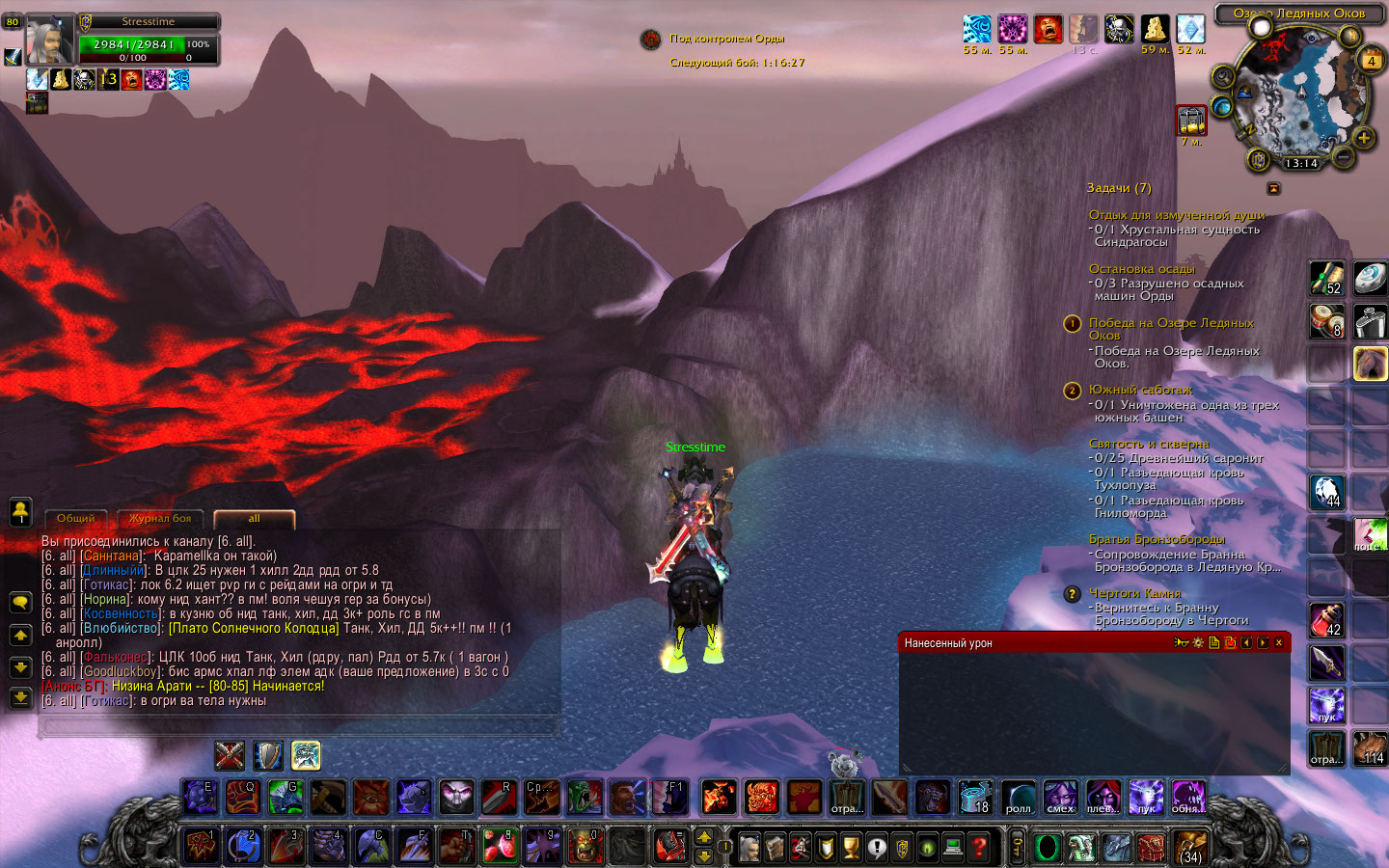Screen dimensions: 1389x868
Task: Zoom out the minimap with minus button
Action: 1342,155
